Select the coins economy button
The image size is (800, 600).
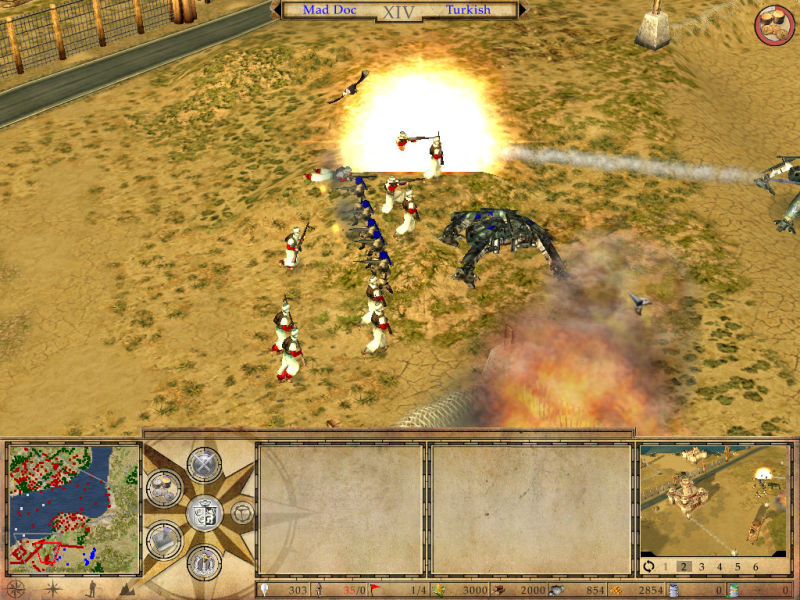tap(163, 488)
